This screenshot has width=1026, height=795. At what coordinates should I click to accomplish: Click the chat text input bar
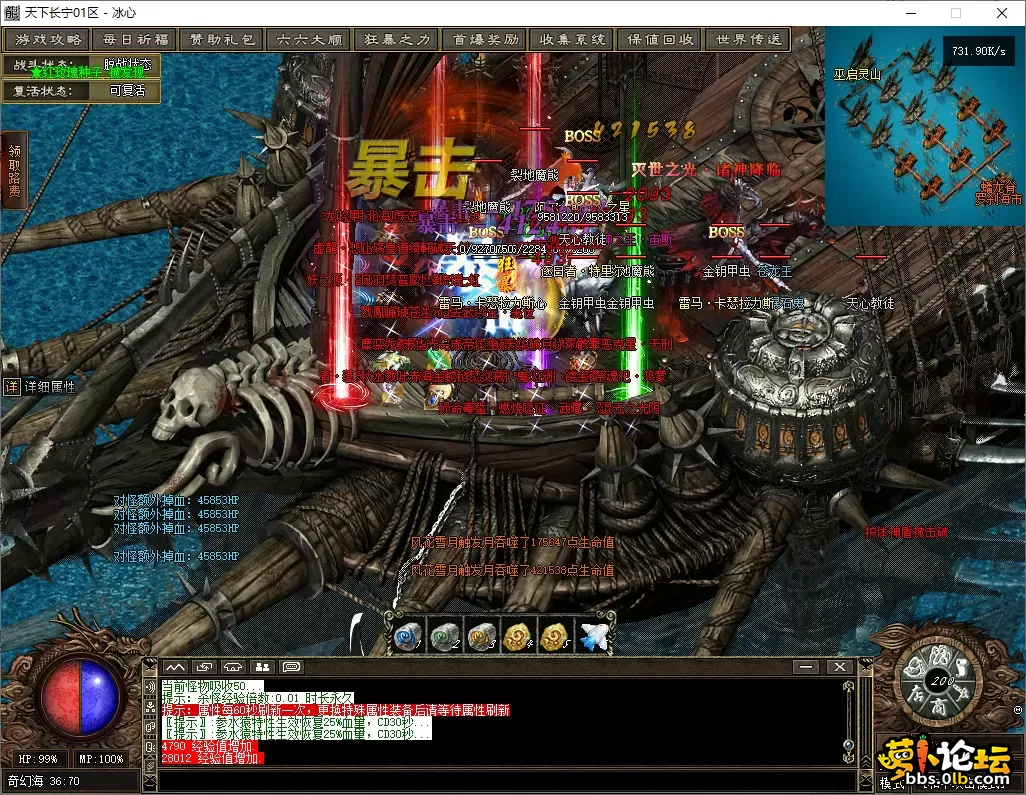500,780
